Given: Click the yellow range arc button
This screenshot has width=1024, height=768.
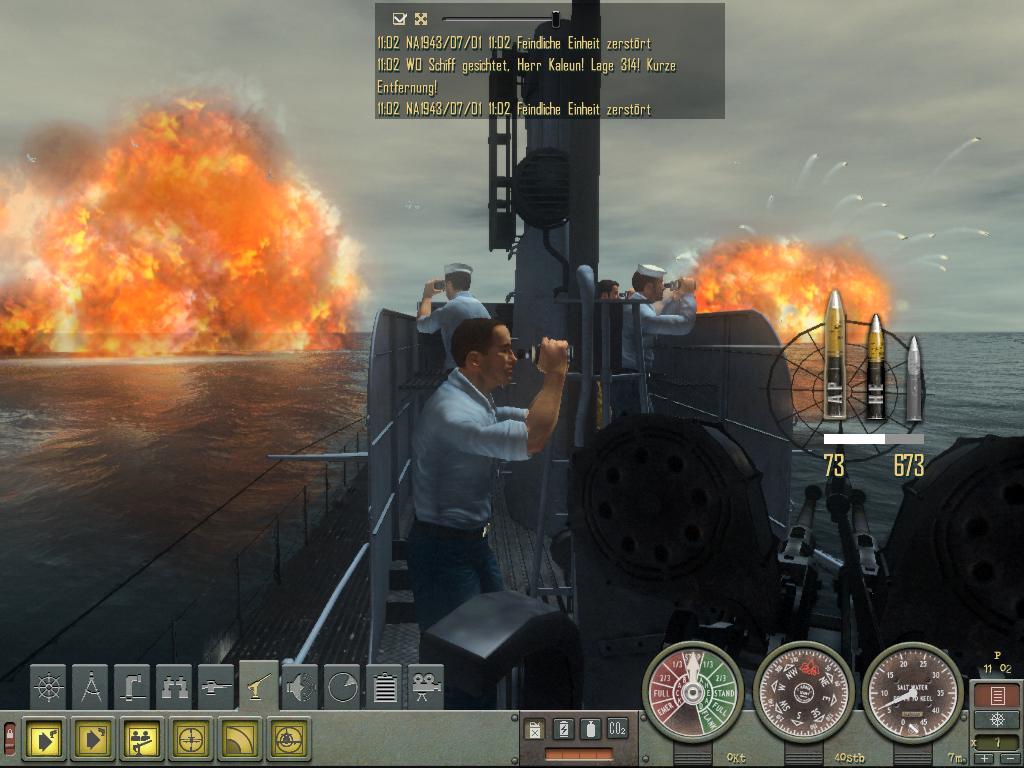Looking at the screenshot, I should [x=239, y=739].
